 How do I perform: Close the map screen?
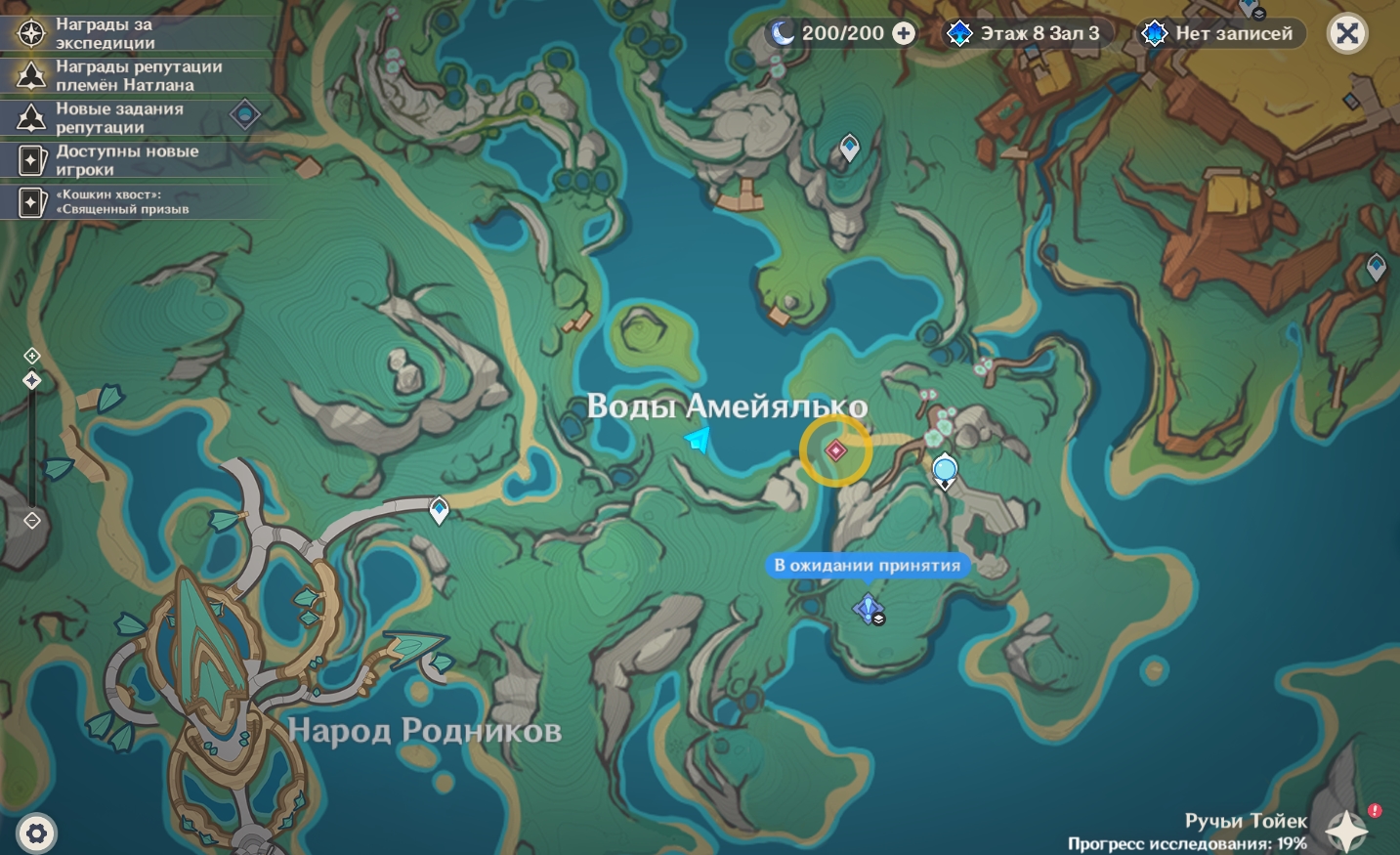point(1347,34)
